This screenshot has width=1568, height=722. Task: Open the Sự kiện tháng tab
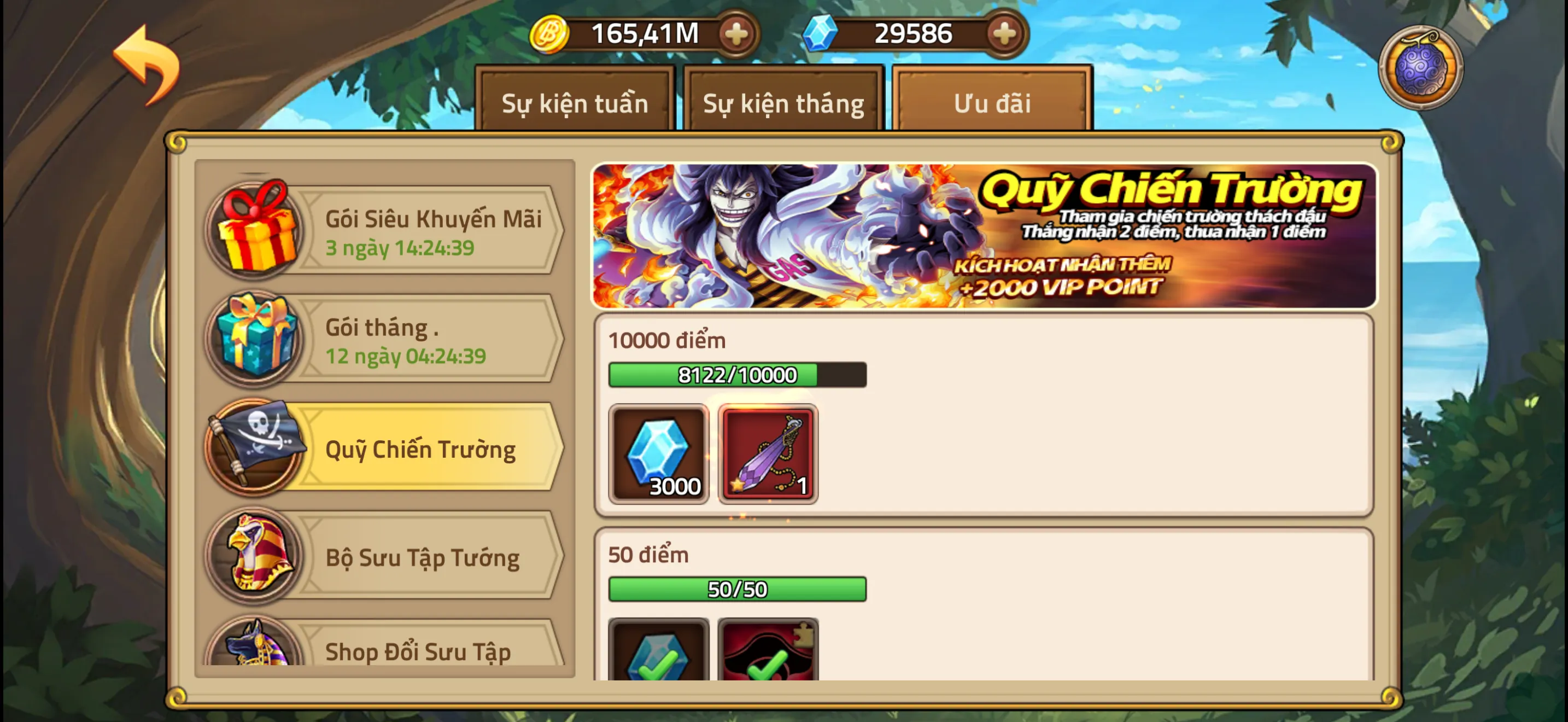[x=783, y=102]
